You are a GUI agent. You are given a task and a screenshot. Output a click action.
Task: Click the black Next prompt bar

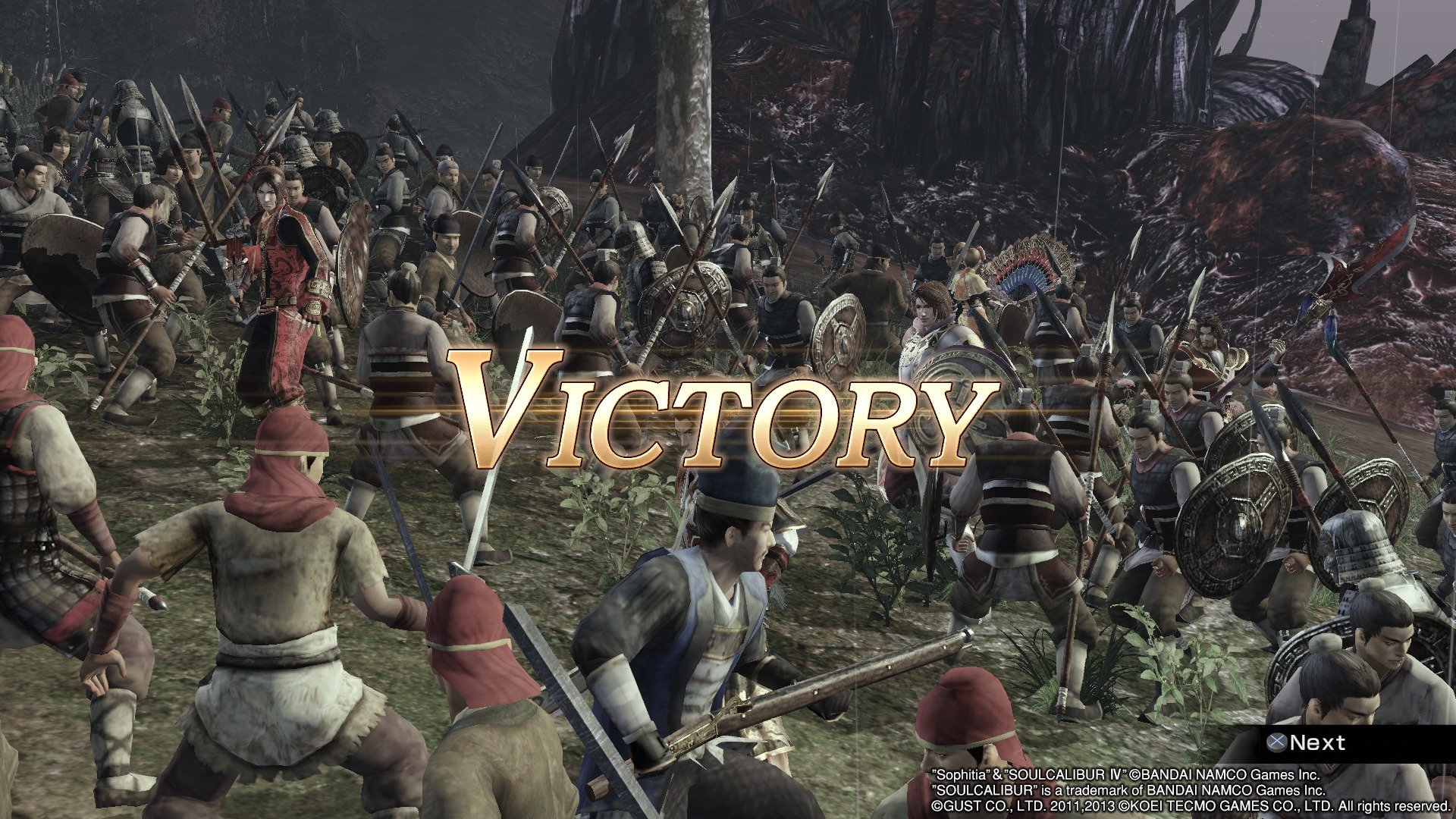pyautogui.click(x=1365, y=740)
